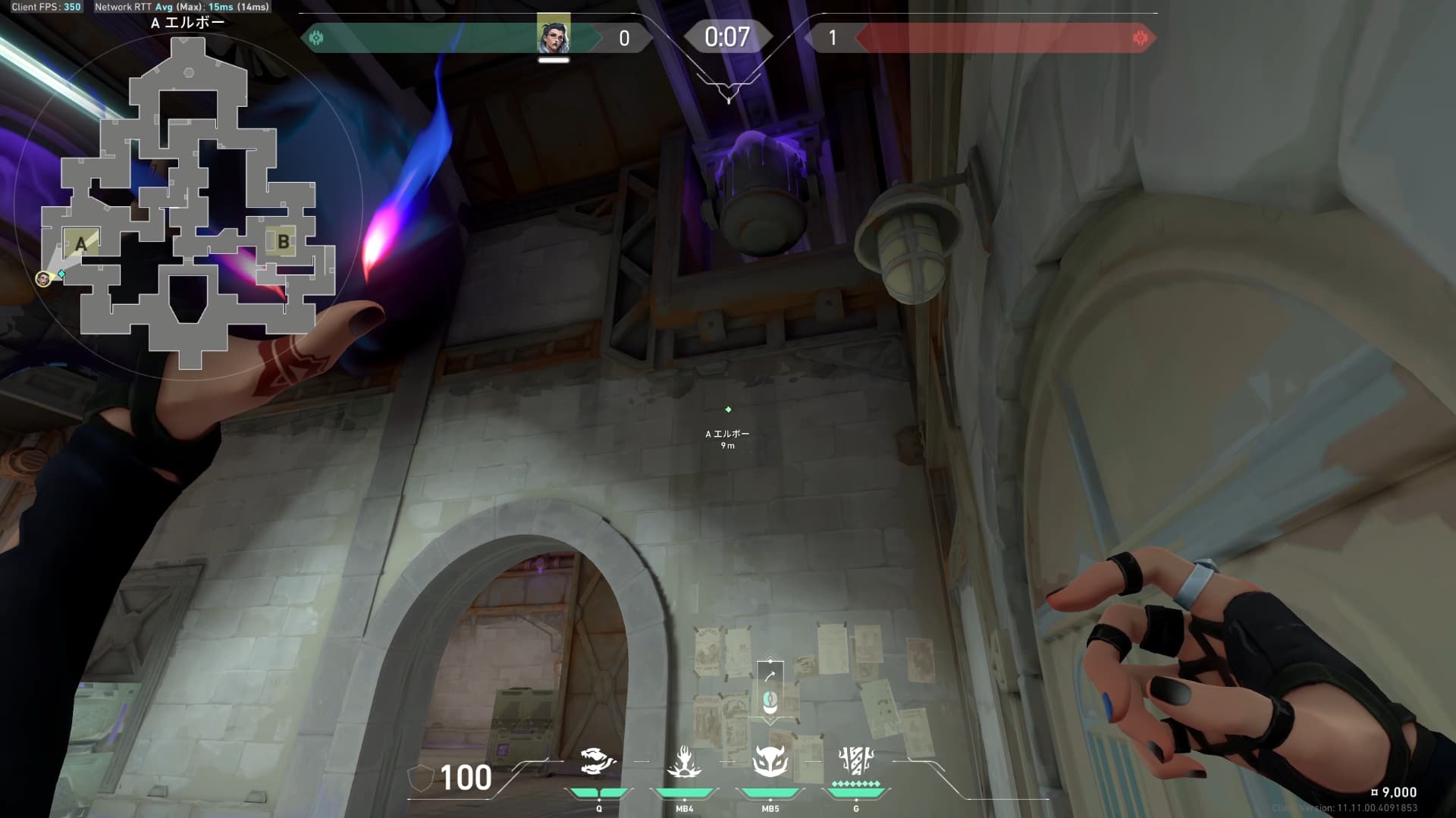Click the agent portrait in top scoreboard
The image size is (1456, 818).
pyautogui.click(x=554, y=35)
